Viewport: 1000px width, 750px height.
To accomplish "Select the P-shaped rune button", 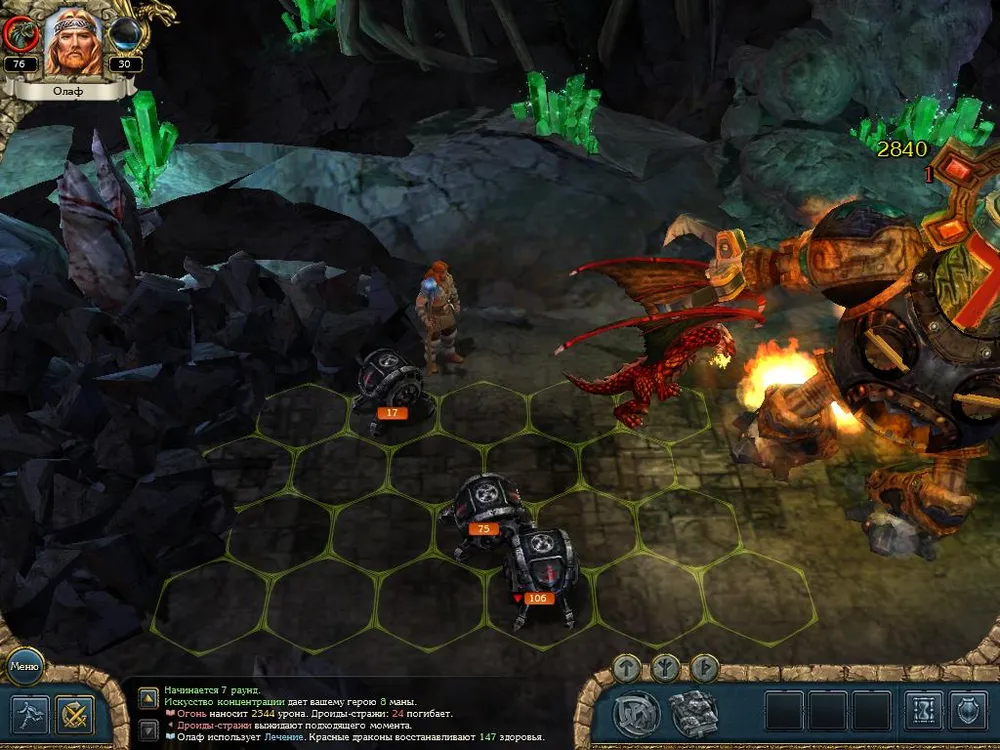I will point(704,667).
